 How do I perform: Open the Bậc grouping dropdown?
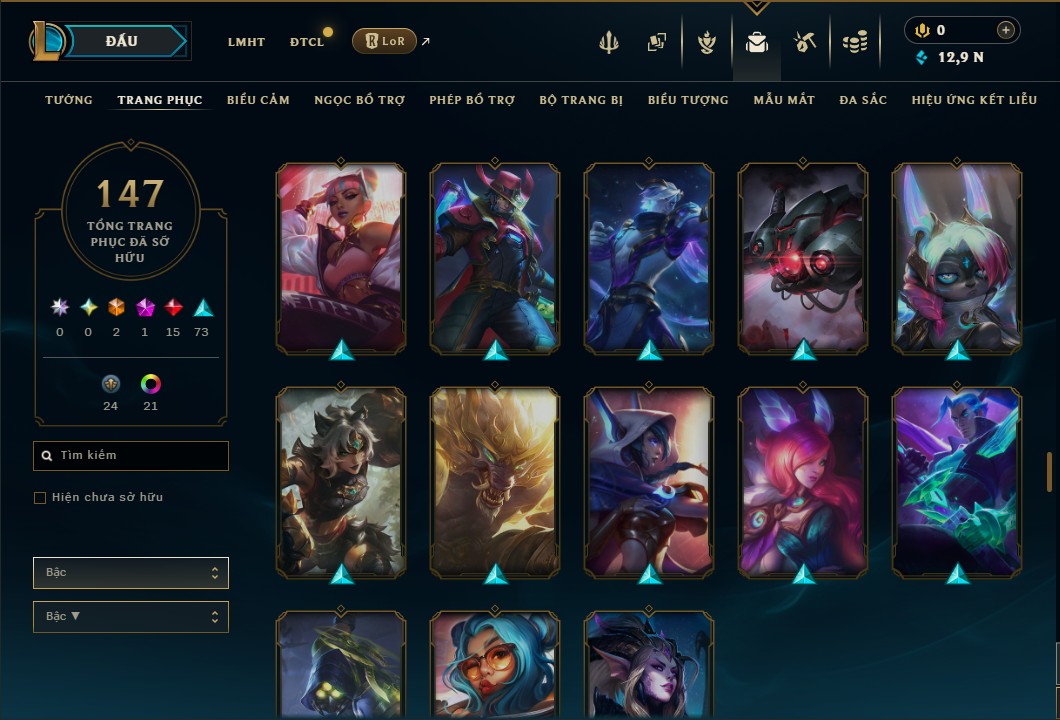pos(131,573)
